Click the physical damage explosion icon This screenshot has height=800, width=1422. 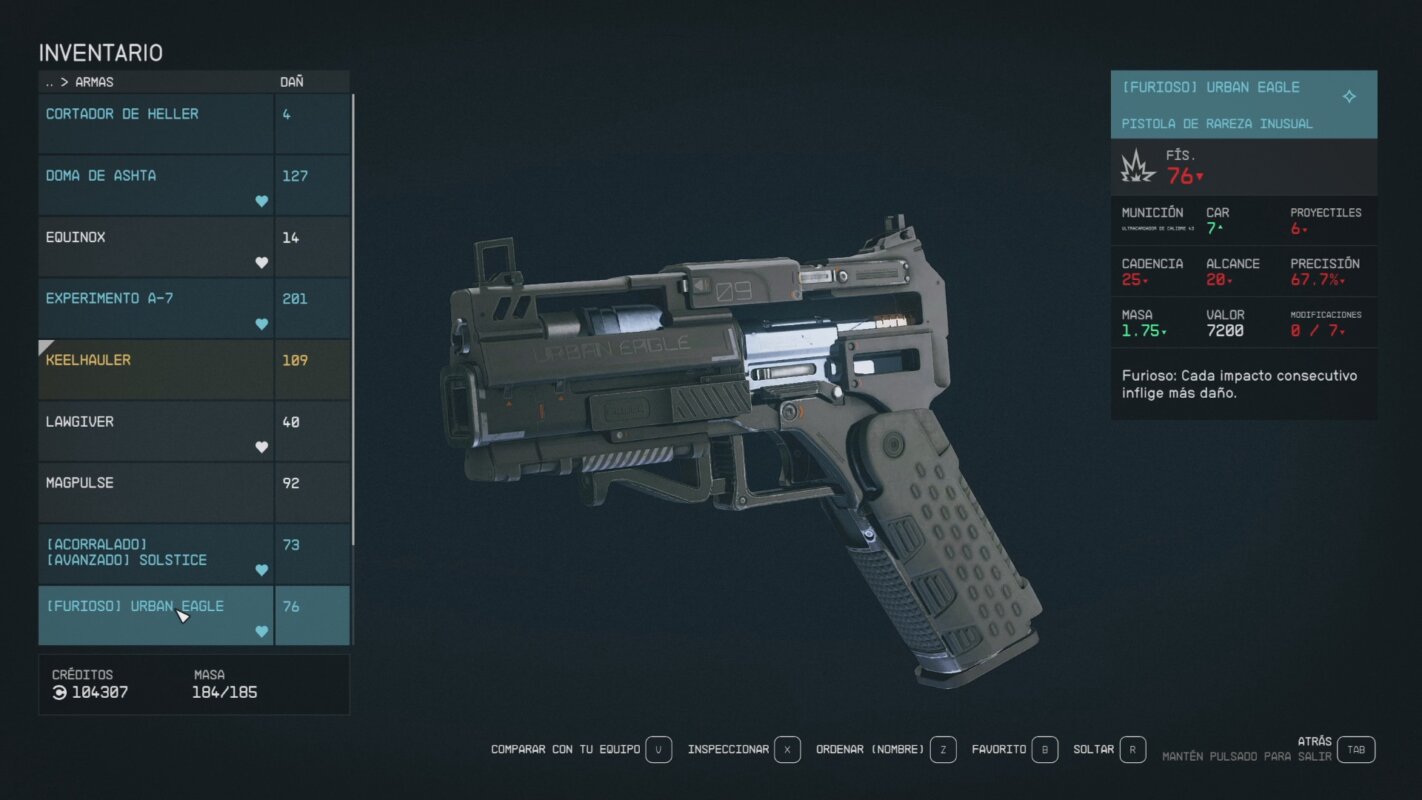click(1137, 167)
